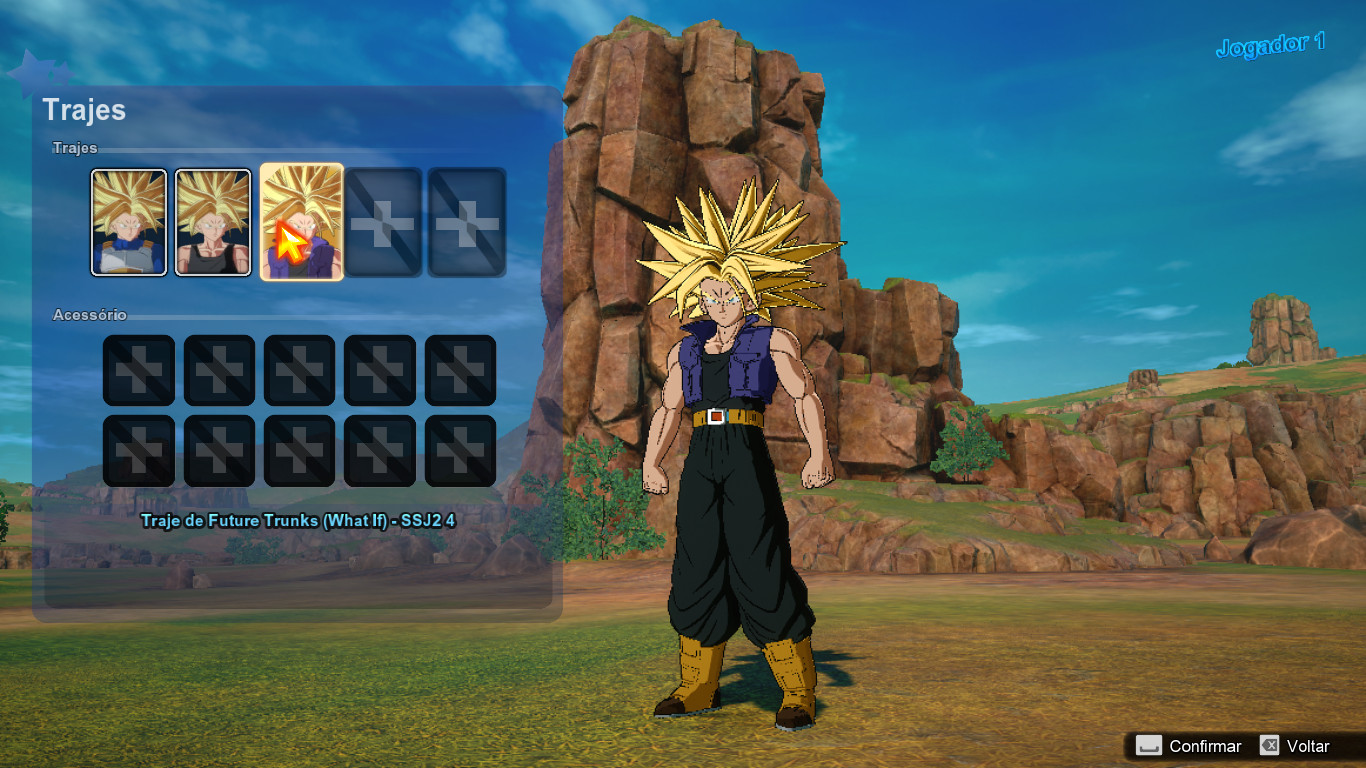Choose the black tank top costume
This screenshot has width=1366, height=768.
click(213, 222)
